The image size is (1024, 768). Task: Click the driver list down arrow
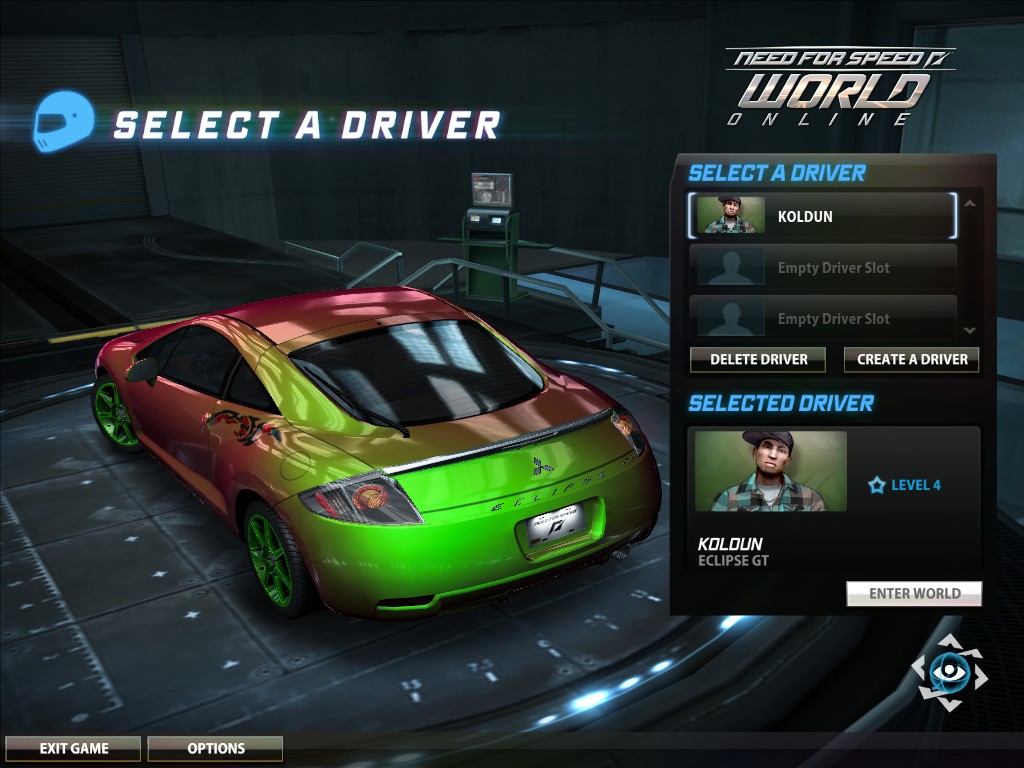tap(969, 330)
